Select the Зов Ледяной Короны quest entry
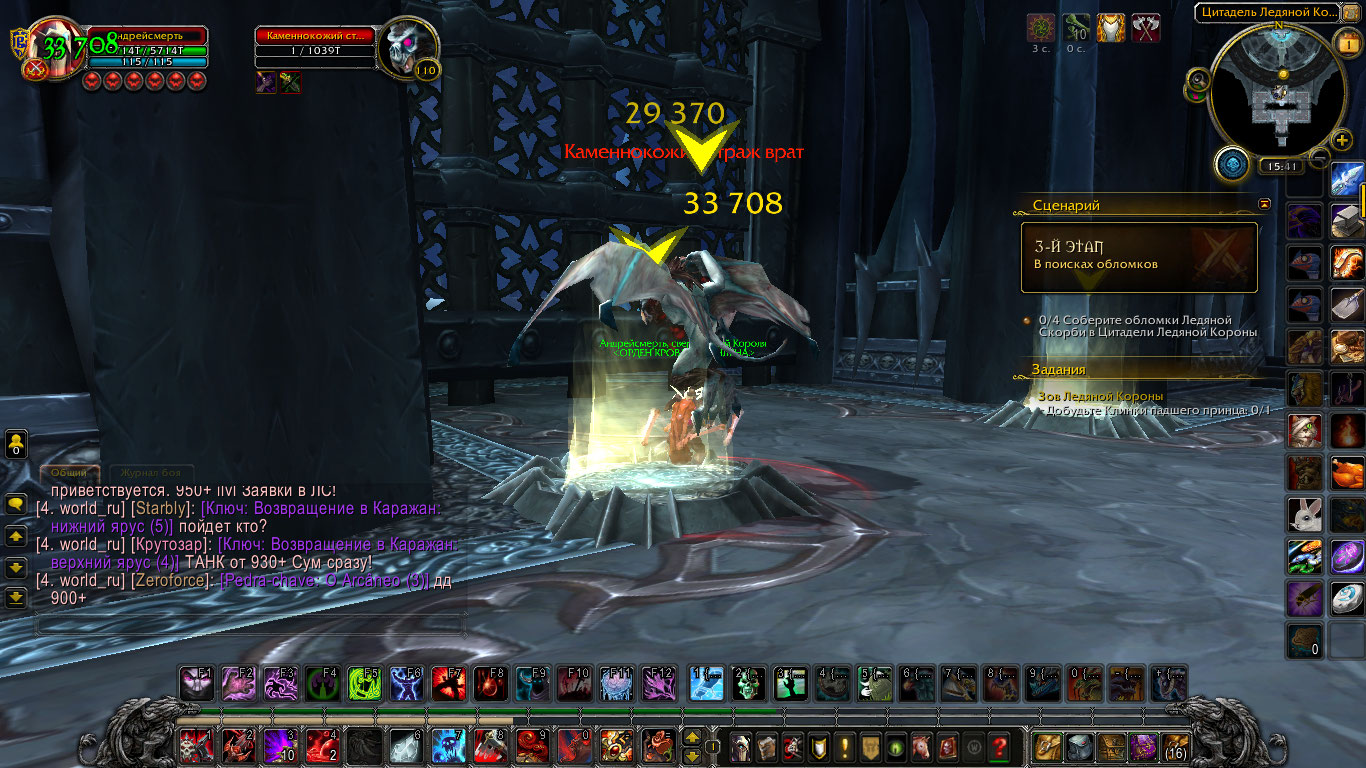This screenshot has height=768, width=1366. tap(1099, 396)
